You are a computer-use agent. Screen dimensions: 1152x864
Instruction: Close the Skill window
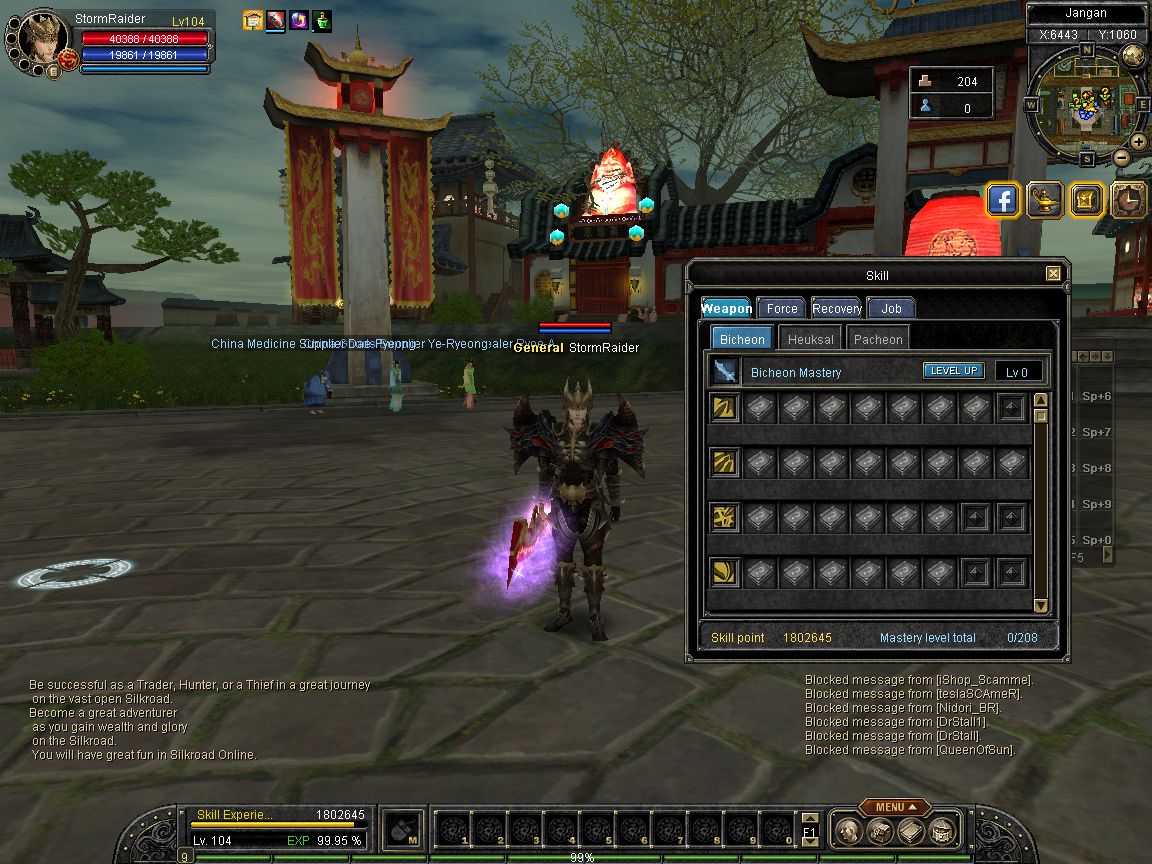[1053, 274]
